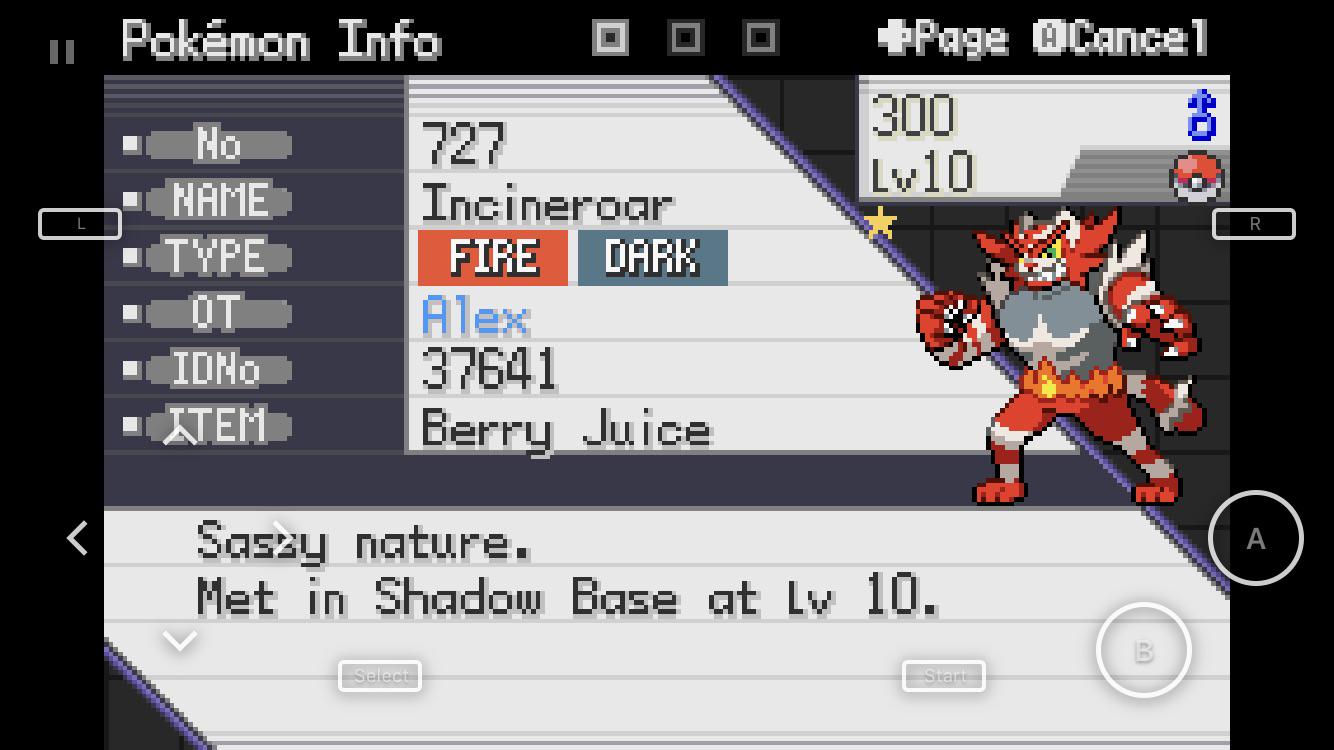Collapse upward using the up chevron
This screenshot has height=750, width=1334.
click(180, 432)
